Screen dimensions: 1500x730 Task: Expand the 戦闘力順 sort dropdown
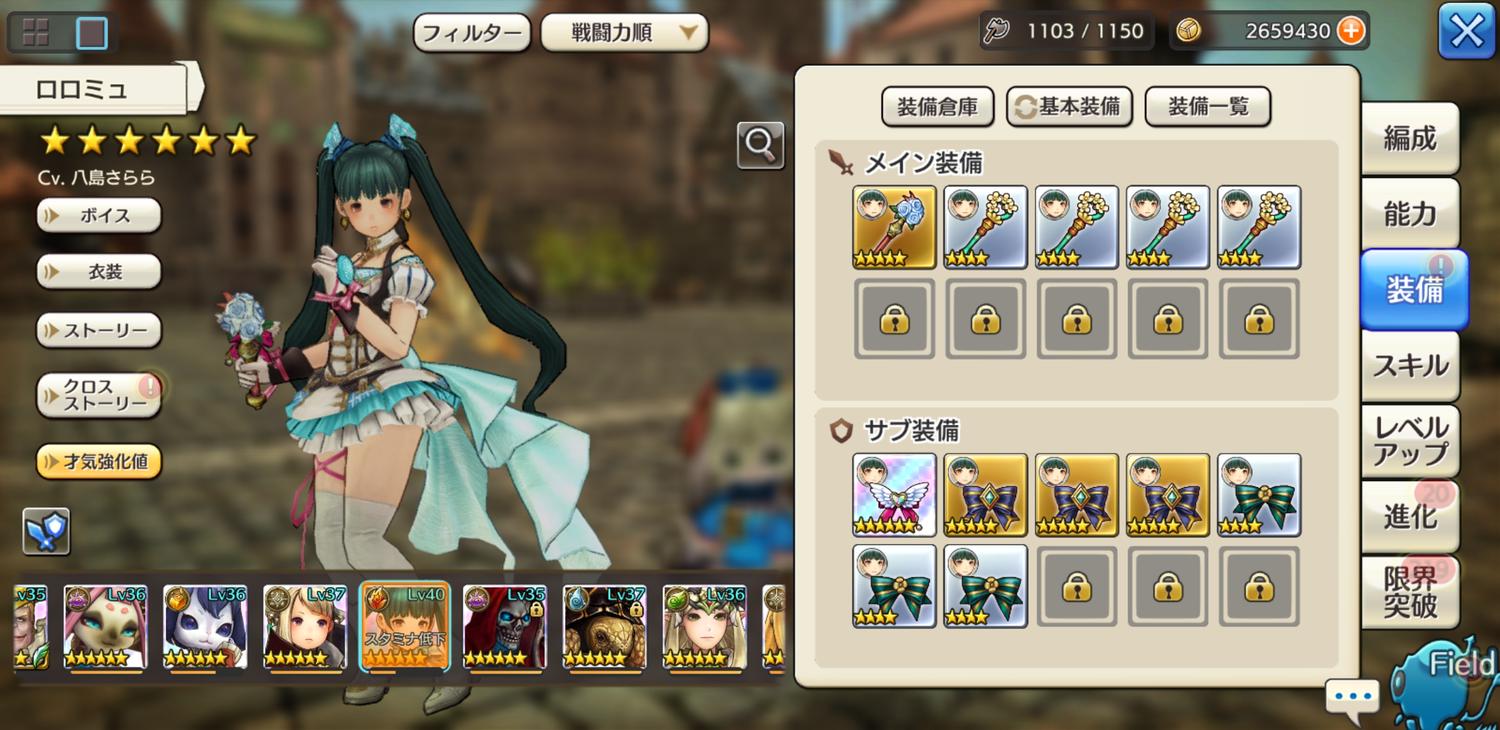coord(624,33)
